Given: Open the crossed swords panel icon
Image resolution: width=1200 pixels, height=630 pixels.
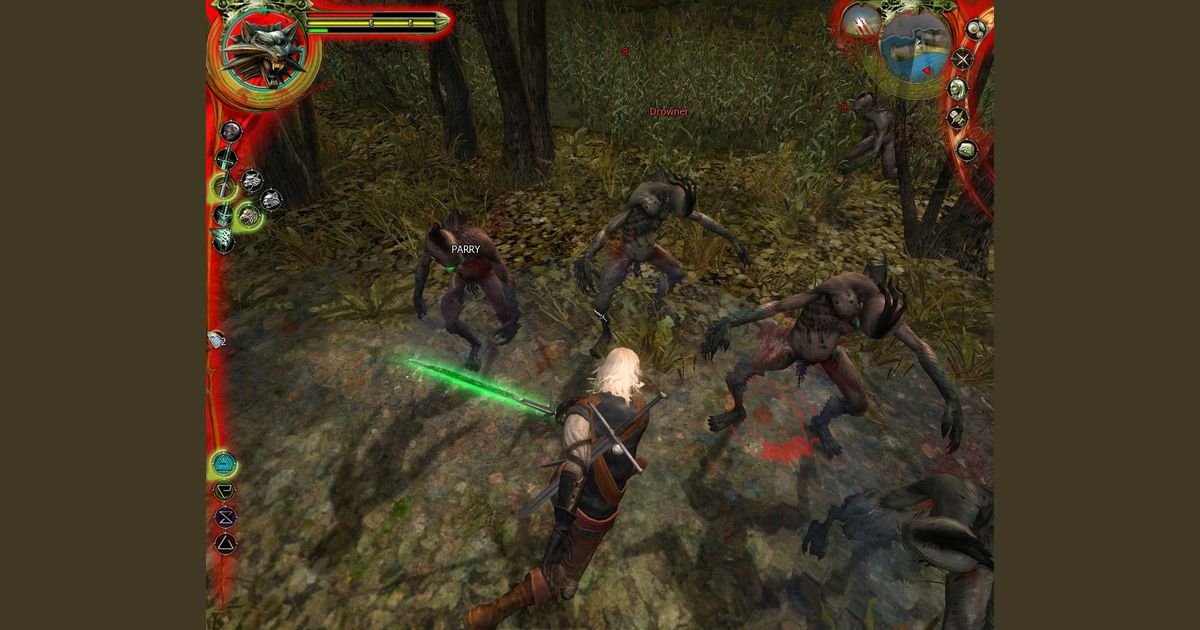Looking at the screenshot, I should click(x=962, y=59).
